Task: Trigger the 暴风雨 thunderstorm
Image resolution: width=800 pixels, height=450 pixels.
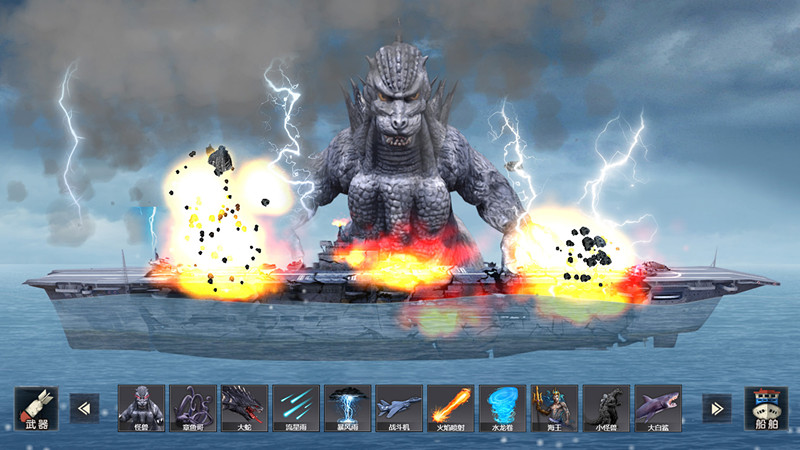Action: coord(347,408)
